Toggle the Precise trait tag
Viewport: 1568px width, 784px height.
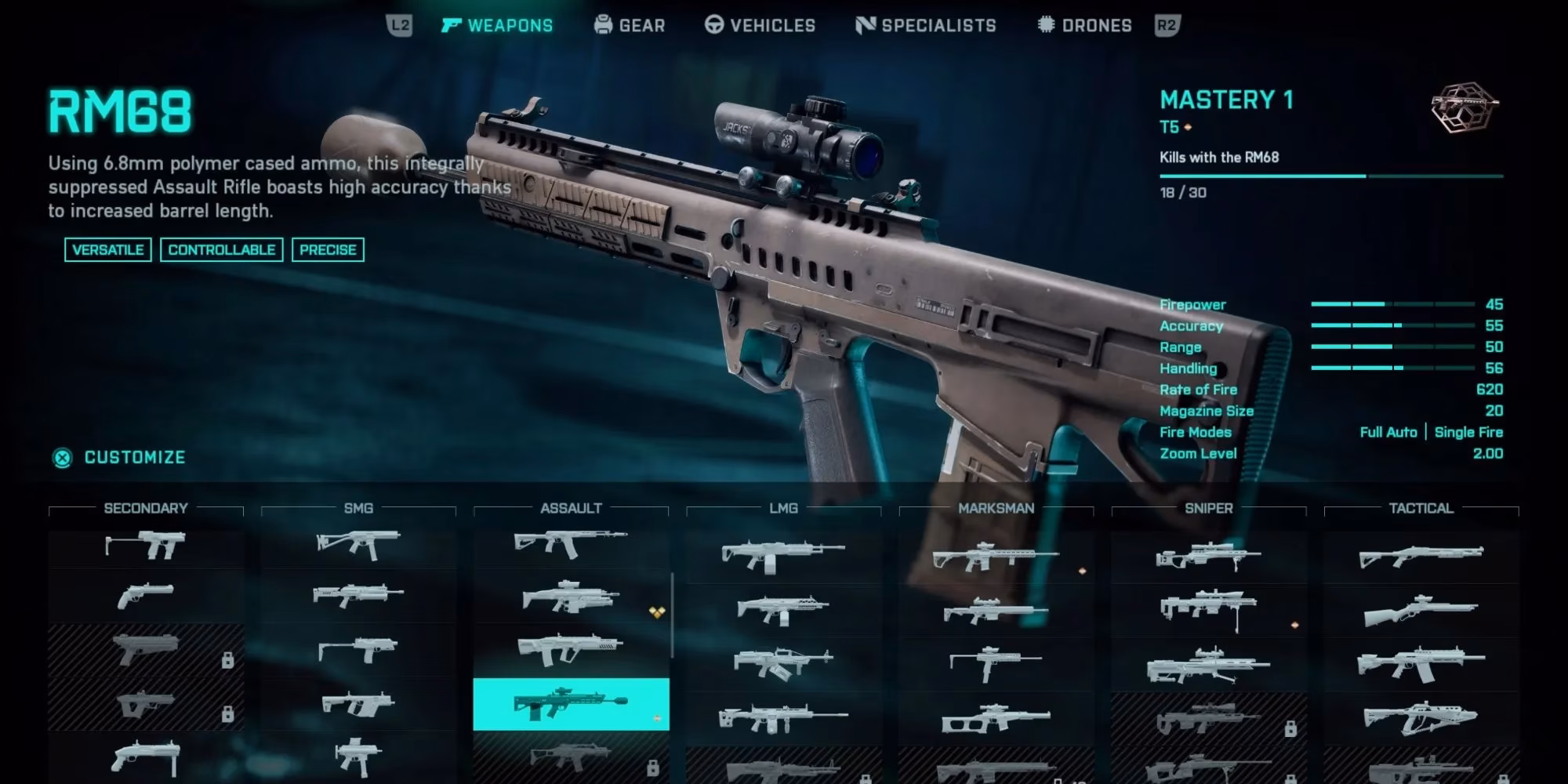point(328,249)
